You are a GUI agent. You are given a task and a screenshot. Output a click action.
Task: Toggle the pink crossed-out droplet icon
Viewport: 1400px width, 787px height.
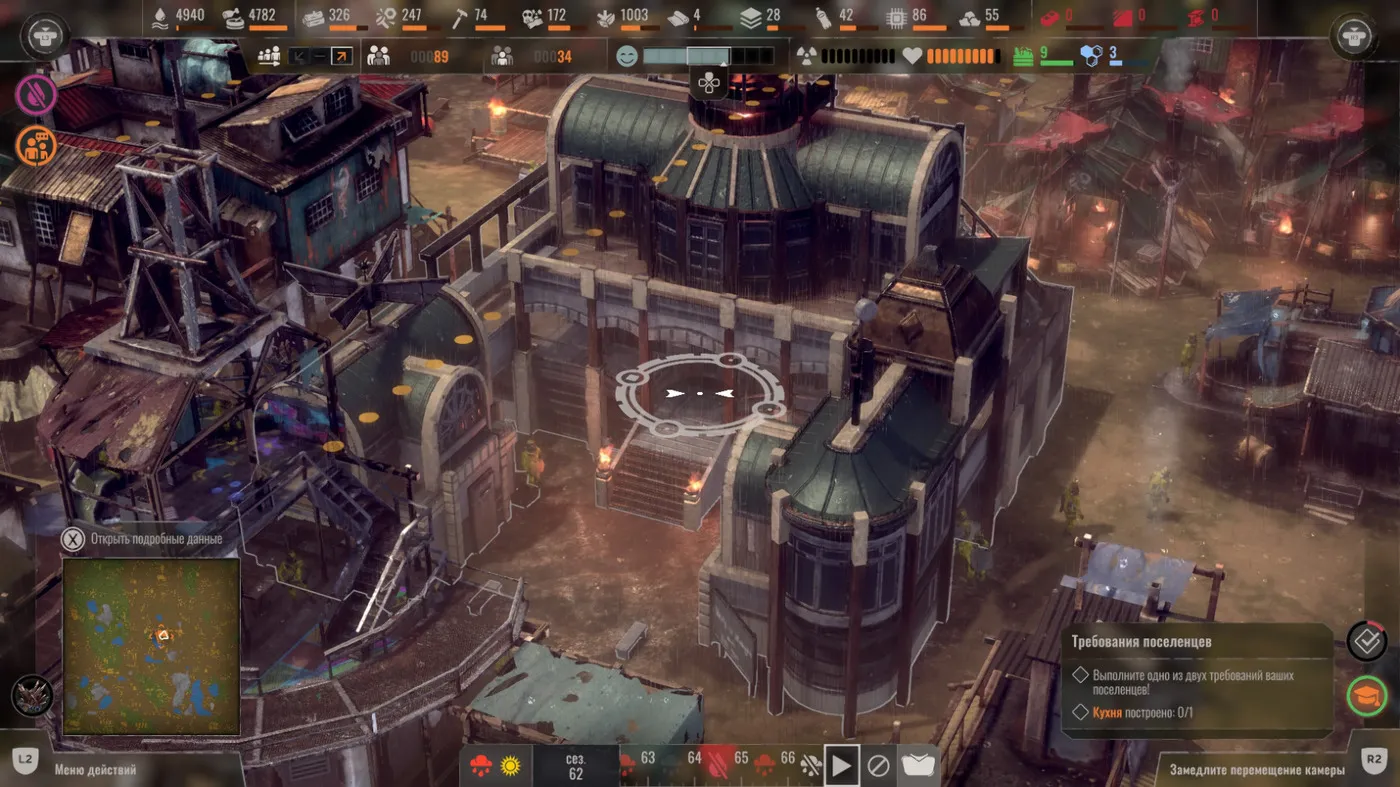tap(36, 94)
